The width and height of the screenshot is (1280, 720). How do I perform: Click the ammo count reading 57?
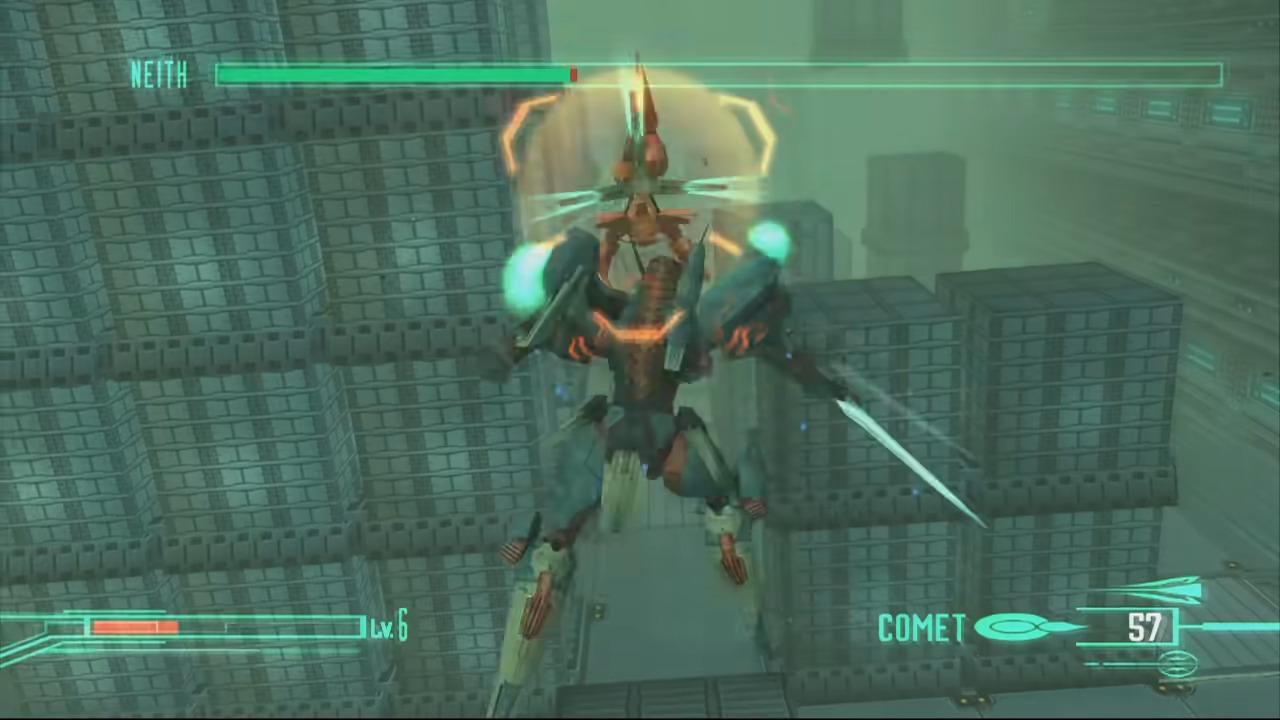pos(1147,628)
